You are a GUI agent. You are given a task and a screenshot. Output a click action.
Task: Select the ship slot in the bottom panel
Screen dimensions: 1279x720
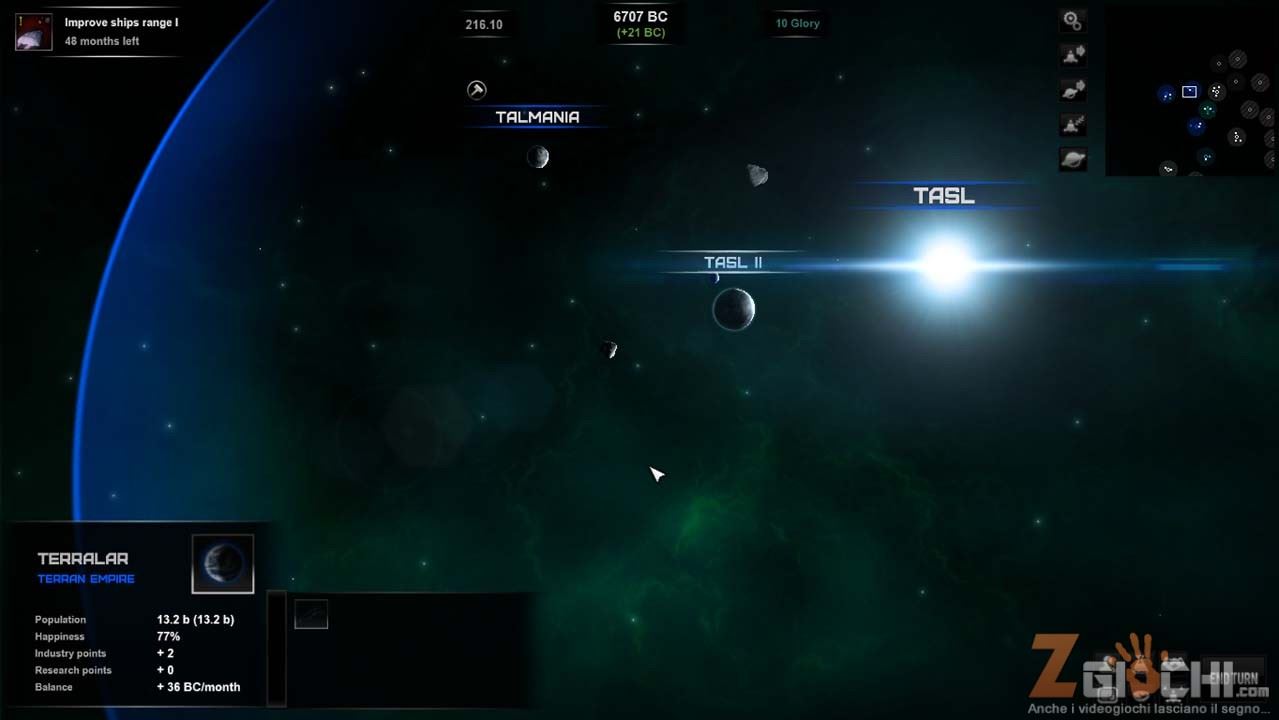[311, 614]
